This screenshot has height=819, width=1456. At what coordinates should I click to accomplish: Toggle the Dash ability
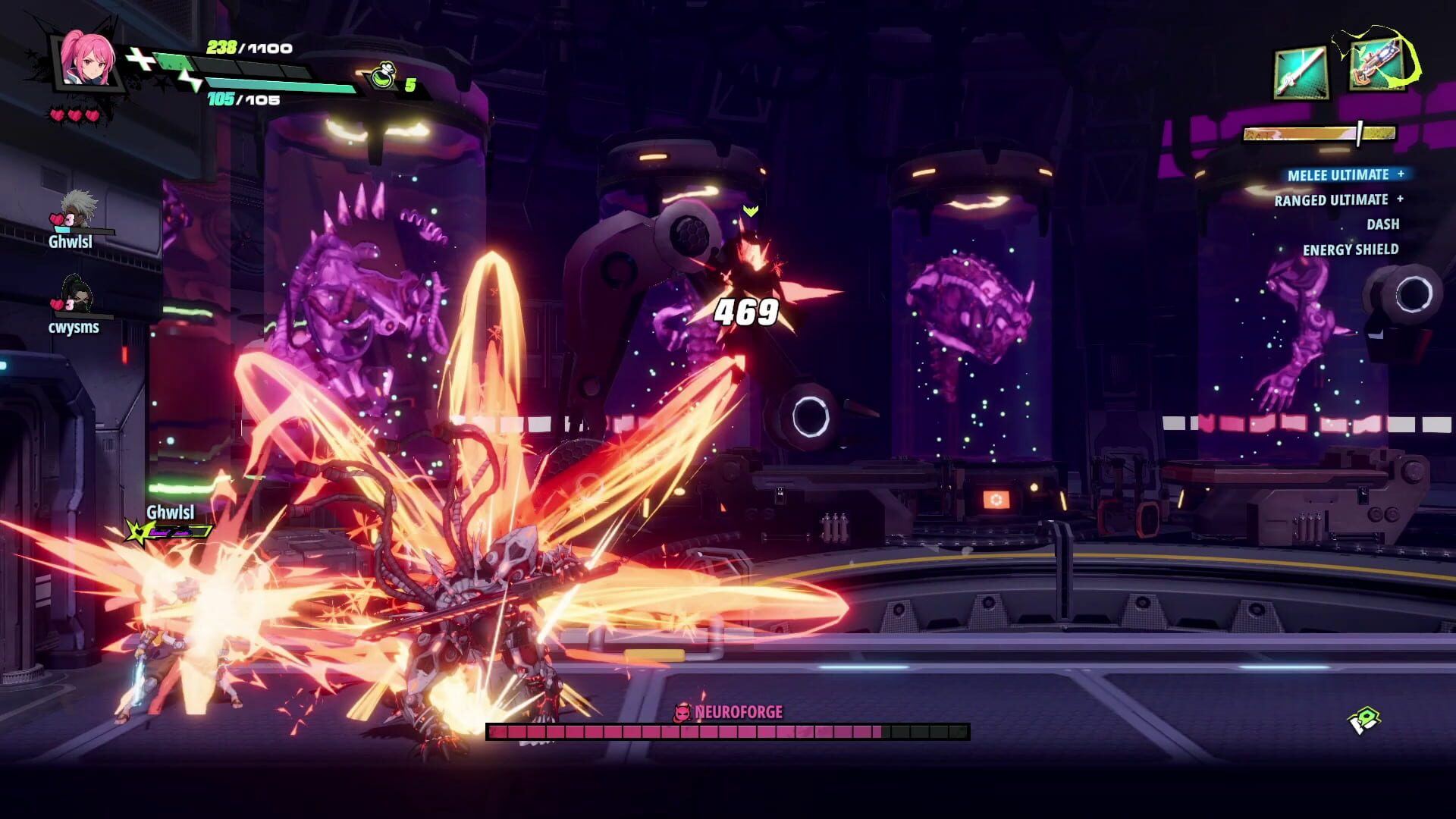(x=1383, y=224)
